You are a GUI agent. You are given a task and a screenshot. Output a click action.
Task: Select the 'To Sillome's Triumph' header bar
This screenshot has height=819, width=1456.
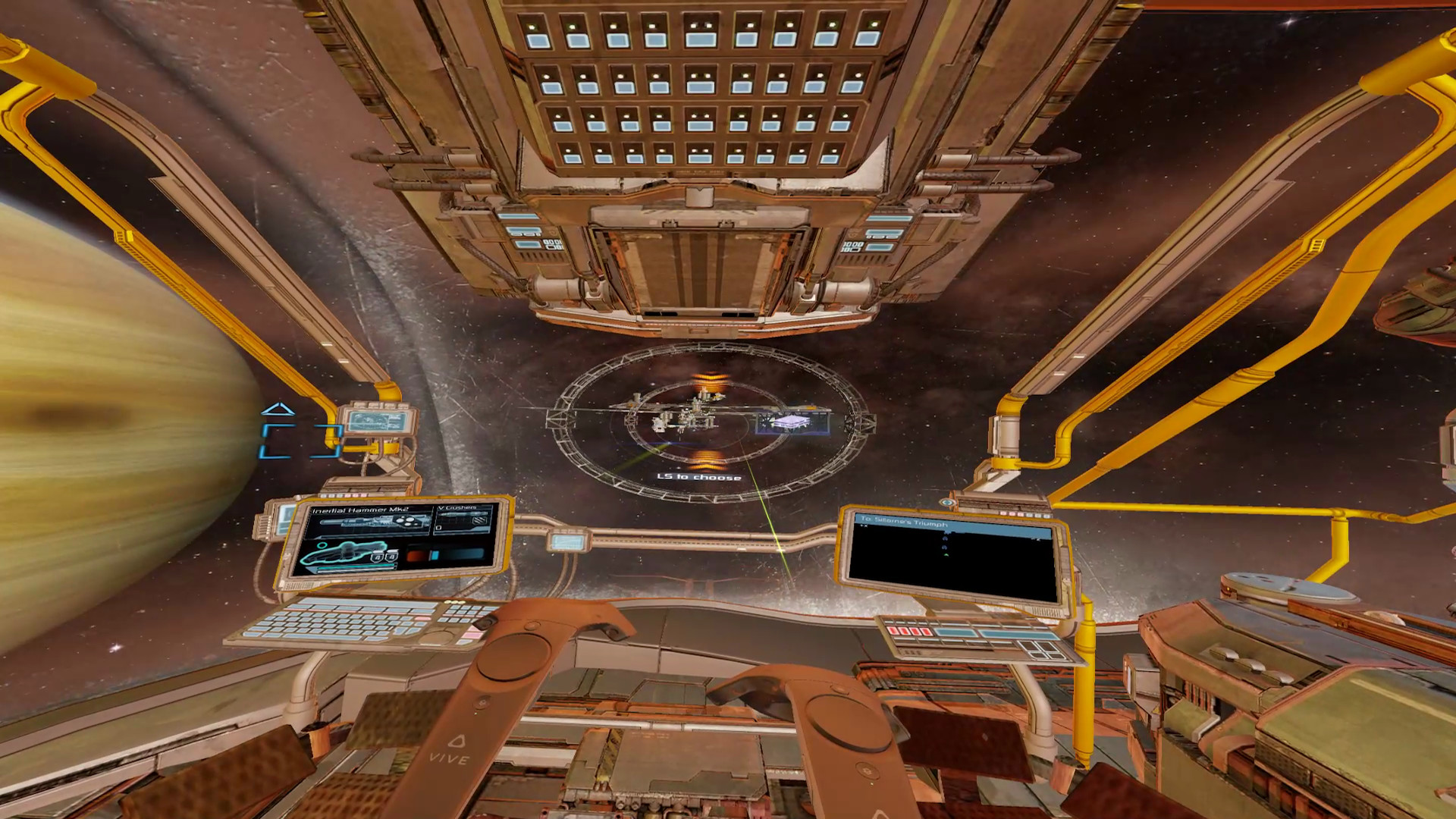pos(904,521)
